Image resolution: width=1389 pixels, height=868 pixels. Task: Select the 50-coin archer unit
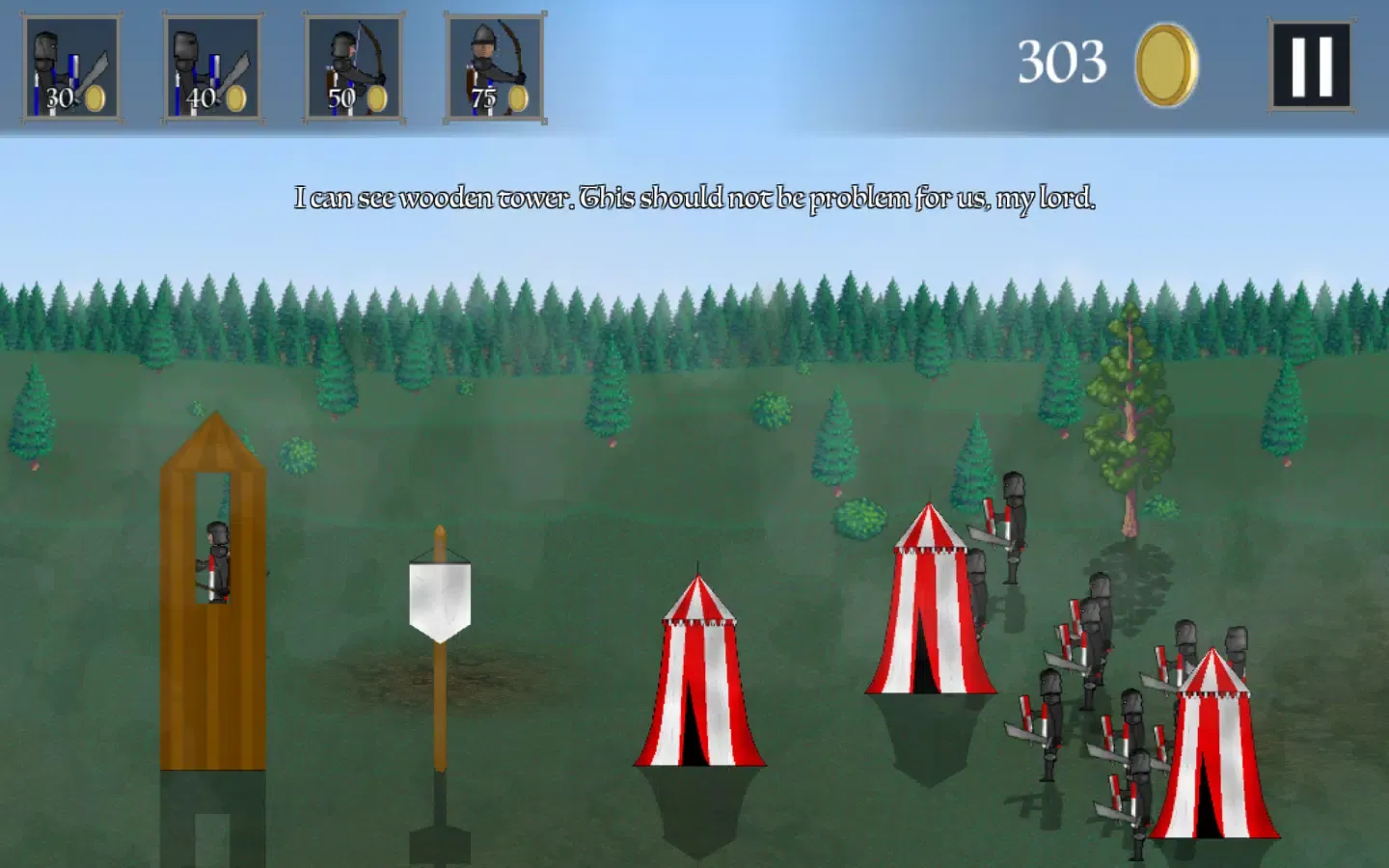[353, 66]
